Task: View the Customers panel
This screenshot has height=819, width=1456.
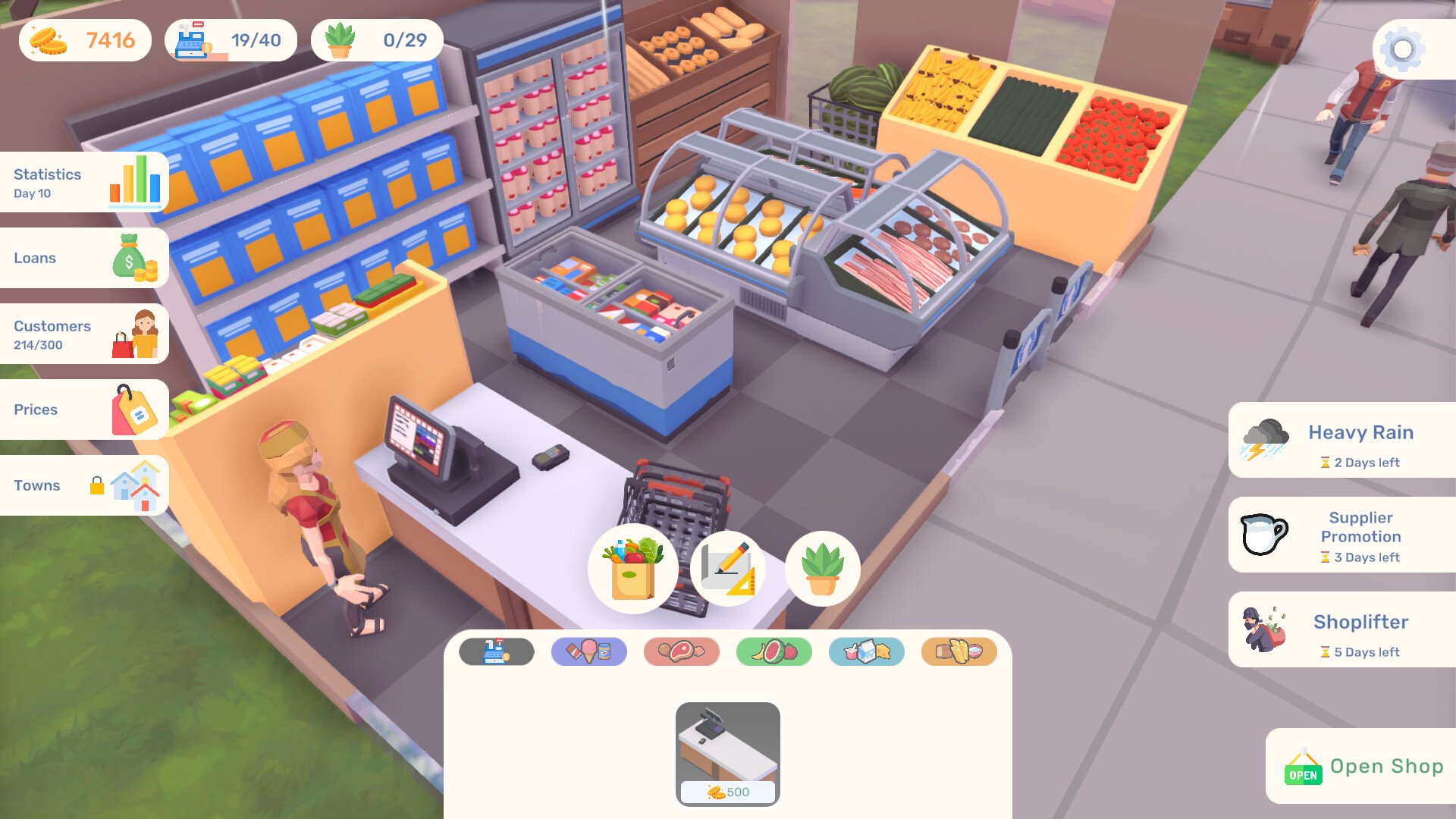Action: [83, 334]
